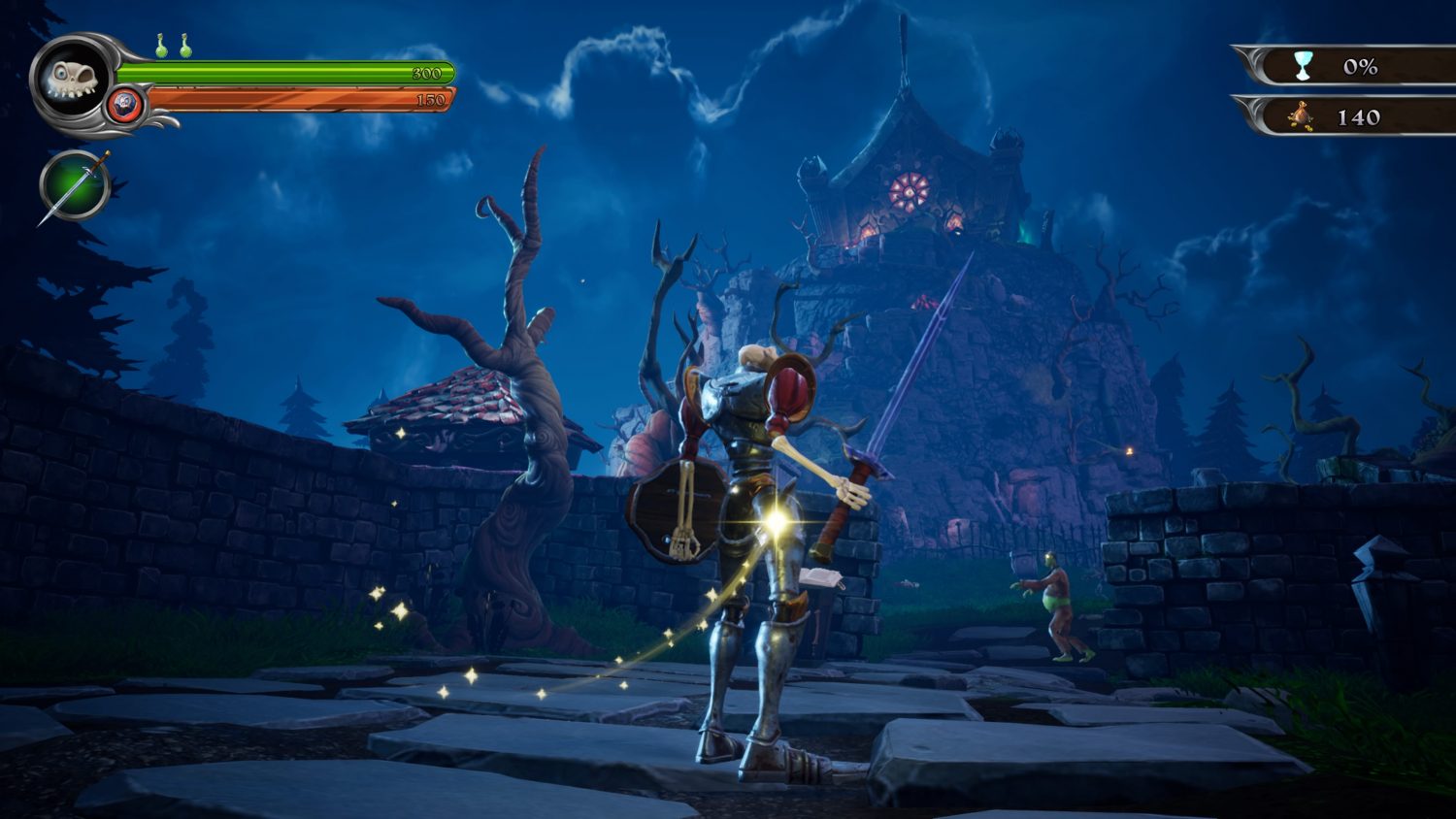Viewport: 1456px width, 819px height.
Task: Click the chalice icon in the top-right panel
Action: click(x=1302, y=66)
